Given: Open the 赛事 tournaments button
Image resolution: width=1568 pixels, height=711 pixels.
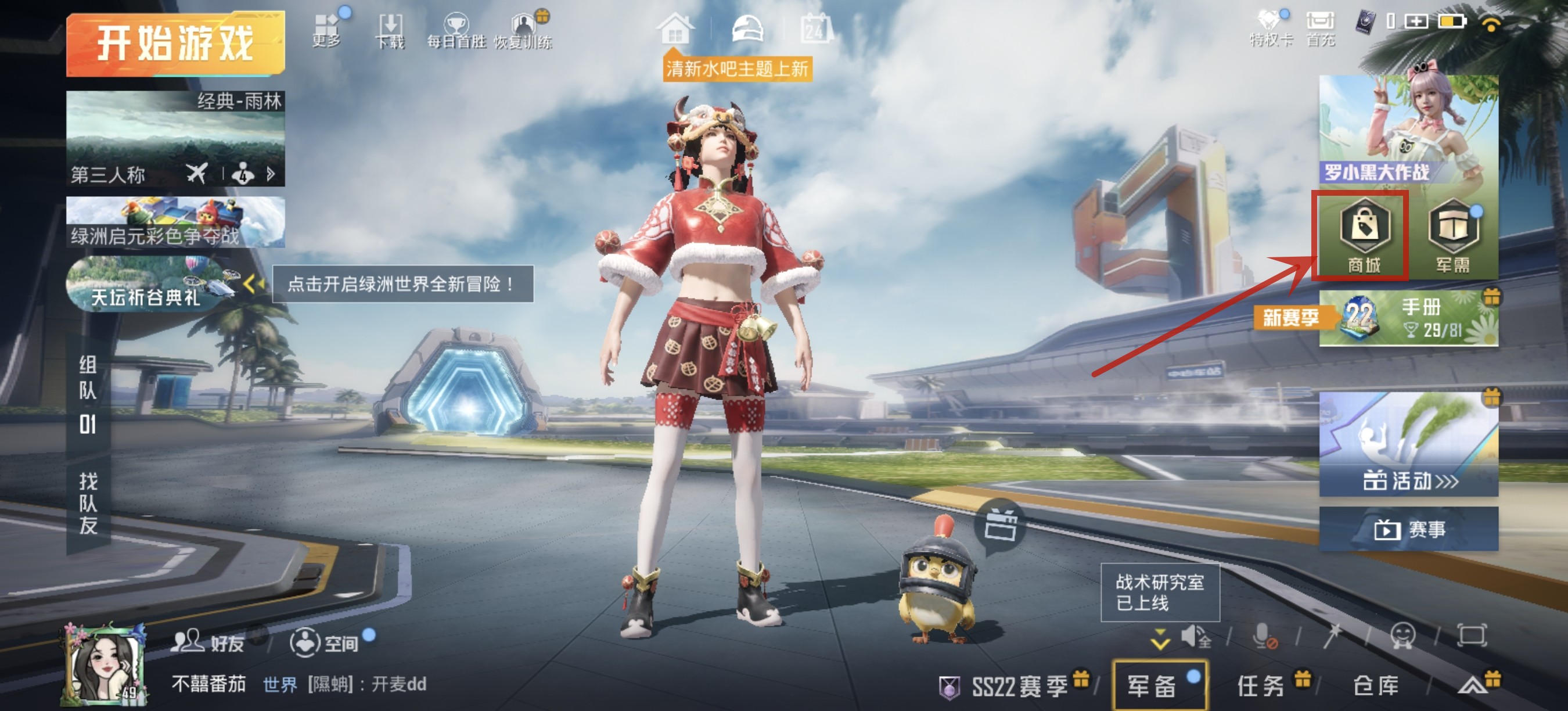Looking at the screenshot, I should coord(1408,529).
